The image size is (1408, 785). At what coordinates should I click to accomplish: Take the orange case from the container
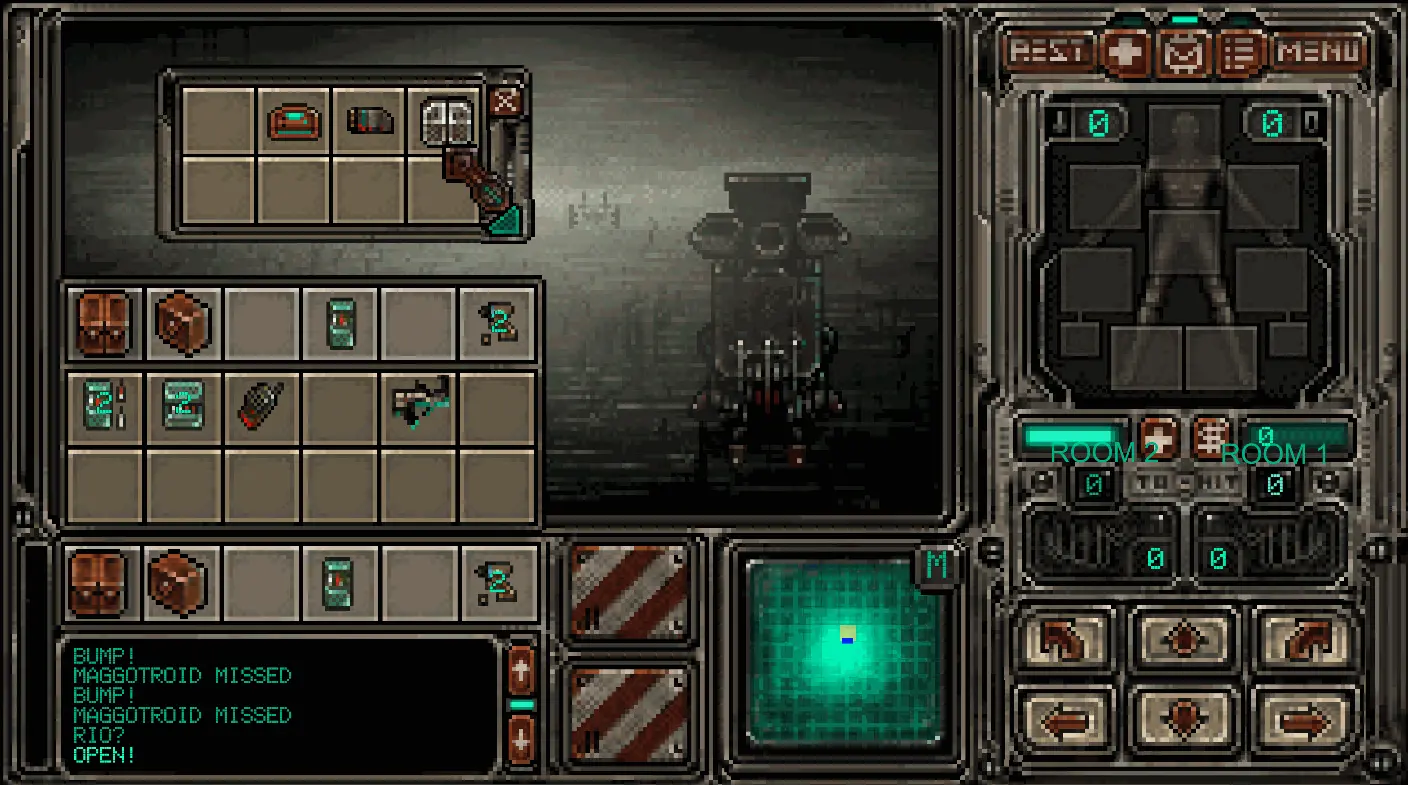click(x=293, y=121)
